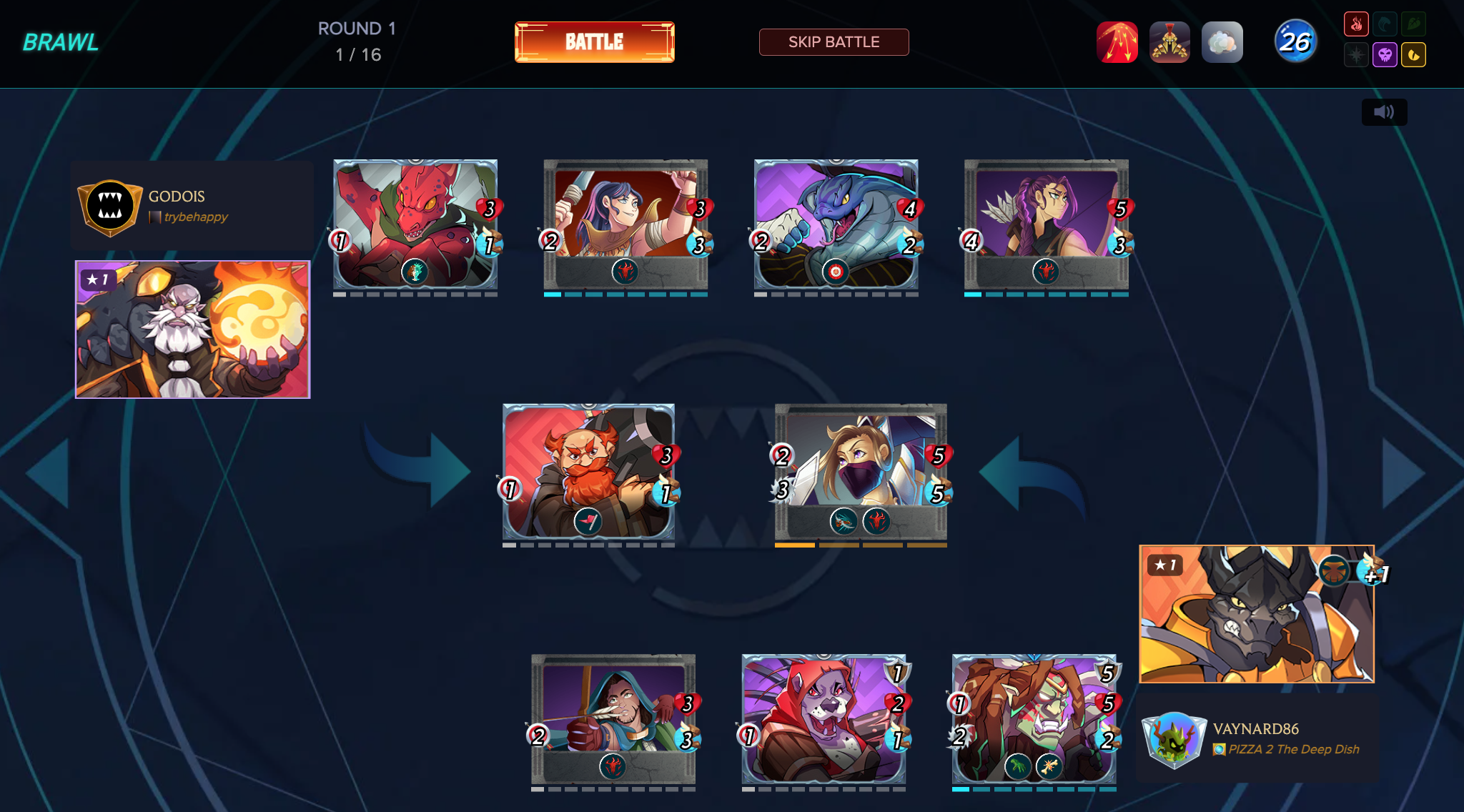View VAYNARD86 player profile panel

pyautogui.click(x=1257, y=739)
